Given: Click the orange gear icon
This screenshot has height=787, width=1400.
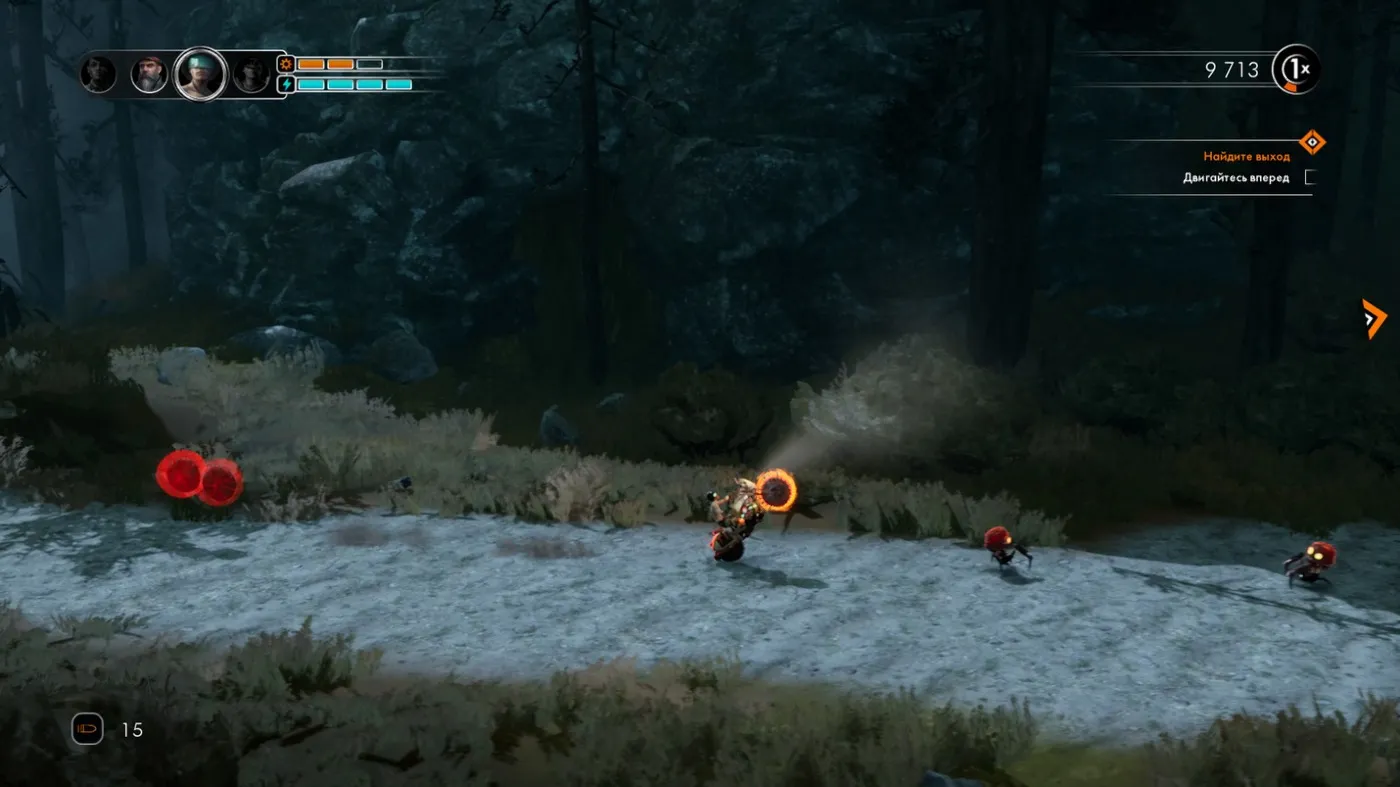Looking at the screenshot, I should pyautogui.click(x=286, y=64).
